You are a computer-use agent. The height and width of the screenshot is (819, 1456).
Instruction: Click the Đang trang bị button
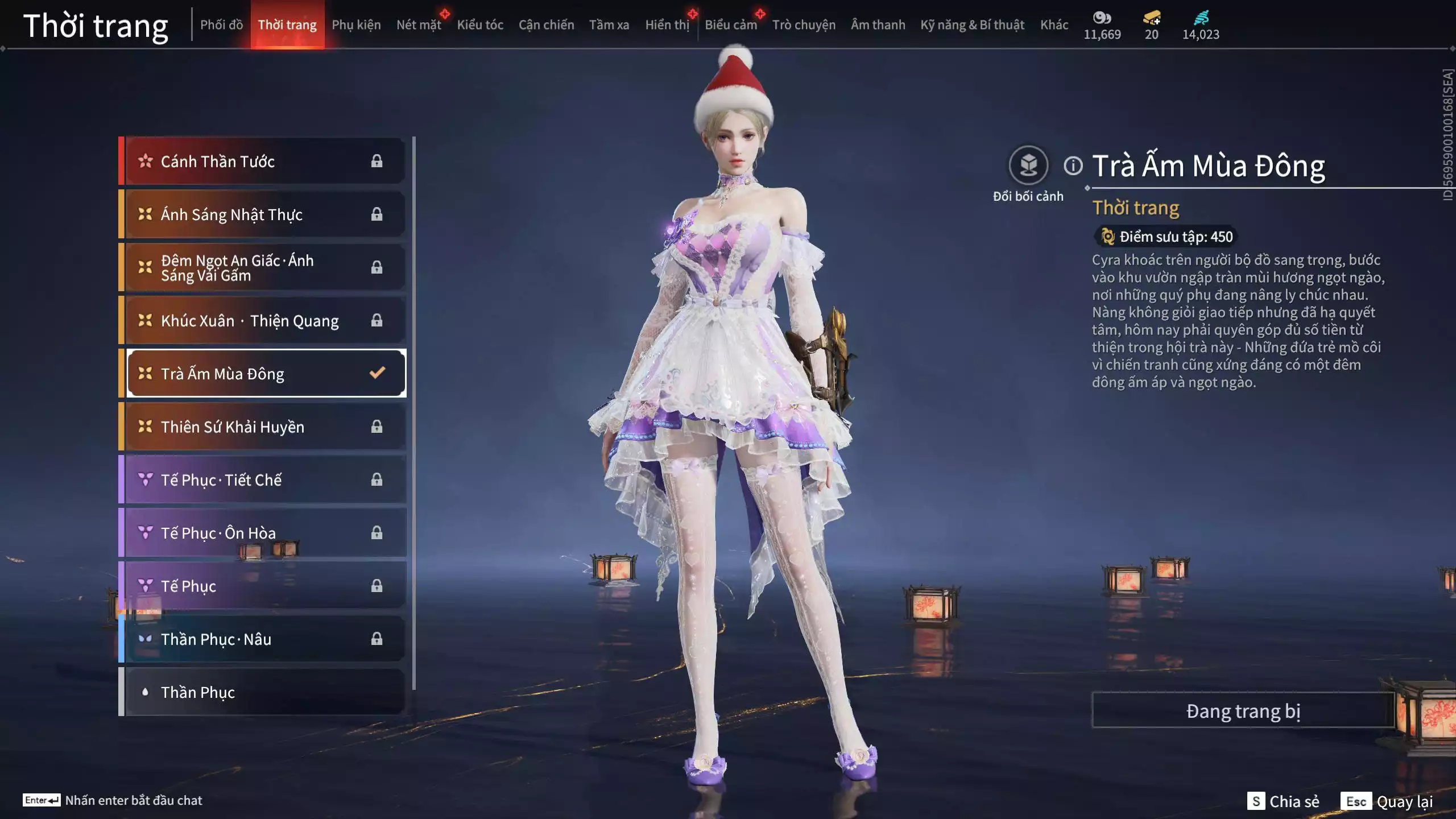[1243, 711]
